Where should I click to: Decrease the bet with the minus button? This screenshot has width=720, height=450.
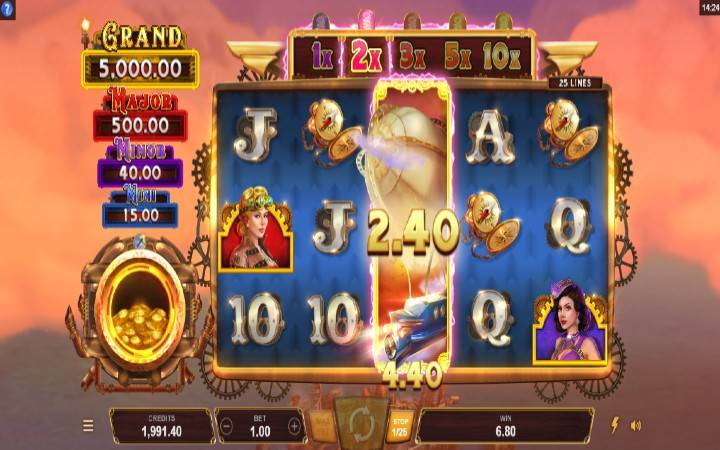click(x=225, y=425)
